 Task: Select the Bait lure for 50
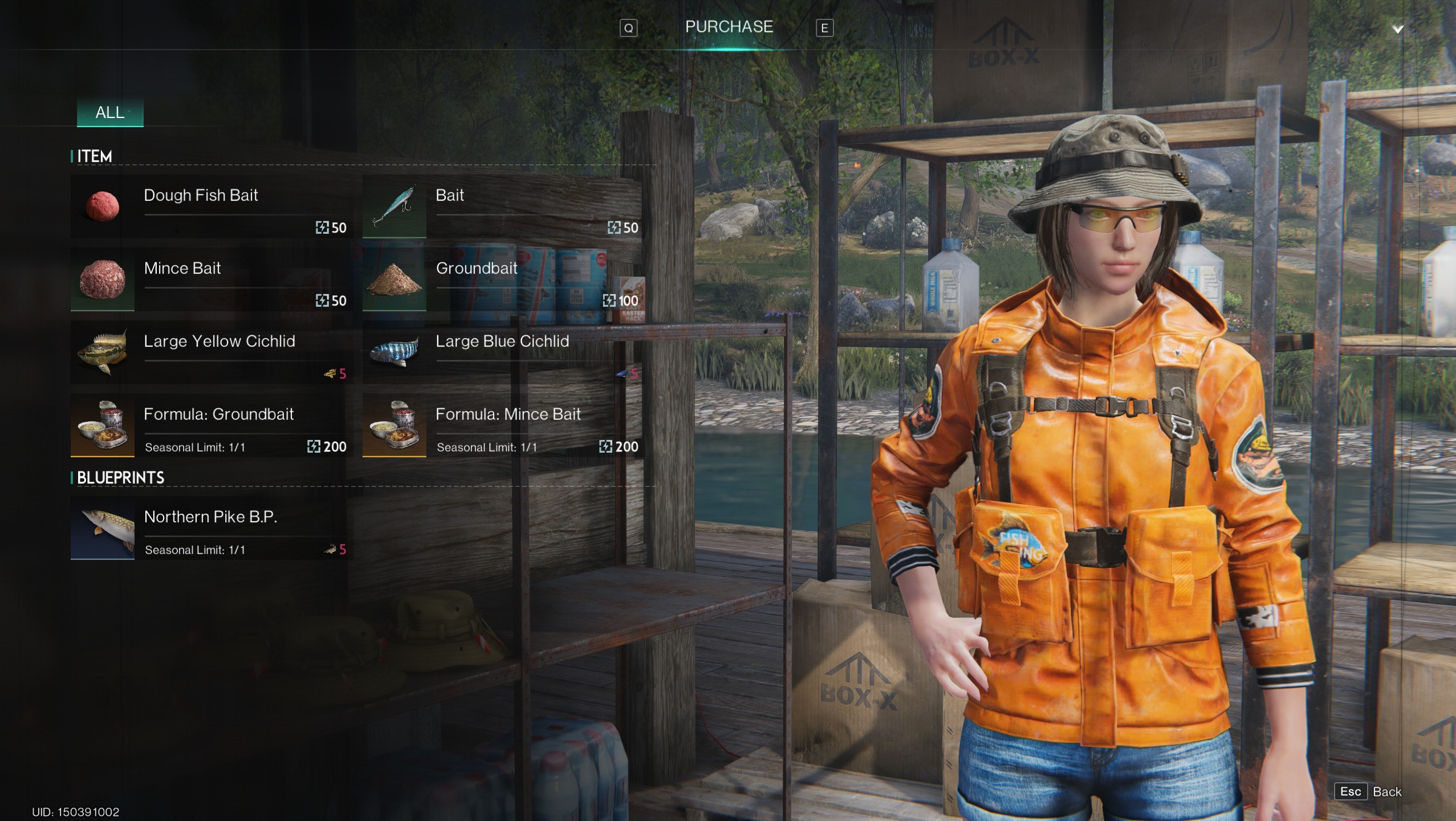click(x=502, y=206)
